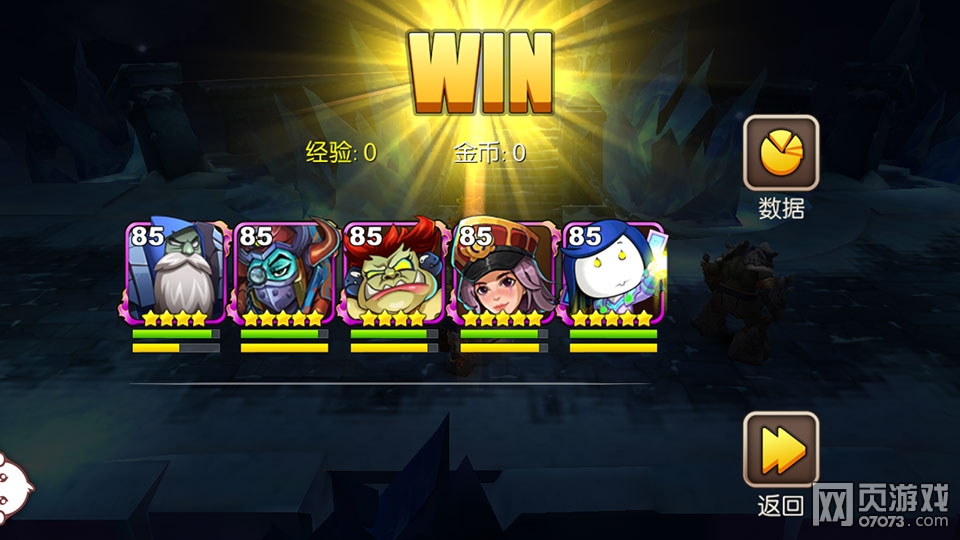960x540 pixels.
Task: Tap the 返回 fast-forward return button
Action: pyautogui.click(x=780, y=450)
